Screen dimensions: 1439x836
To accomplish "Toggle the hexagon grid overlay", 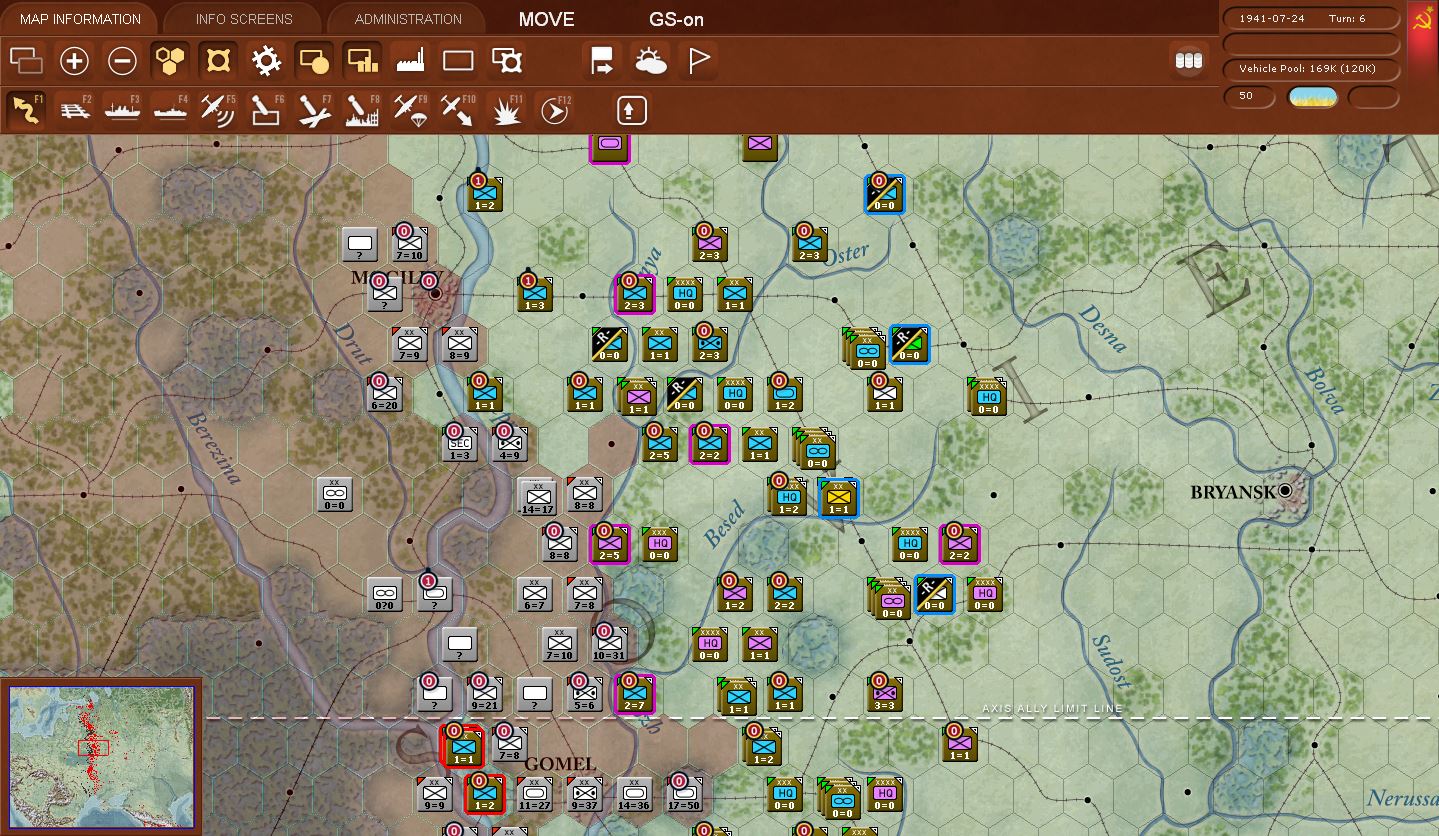I will tap(169, 61).
